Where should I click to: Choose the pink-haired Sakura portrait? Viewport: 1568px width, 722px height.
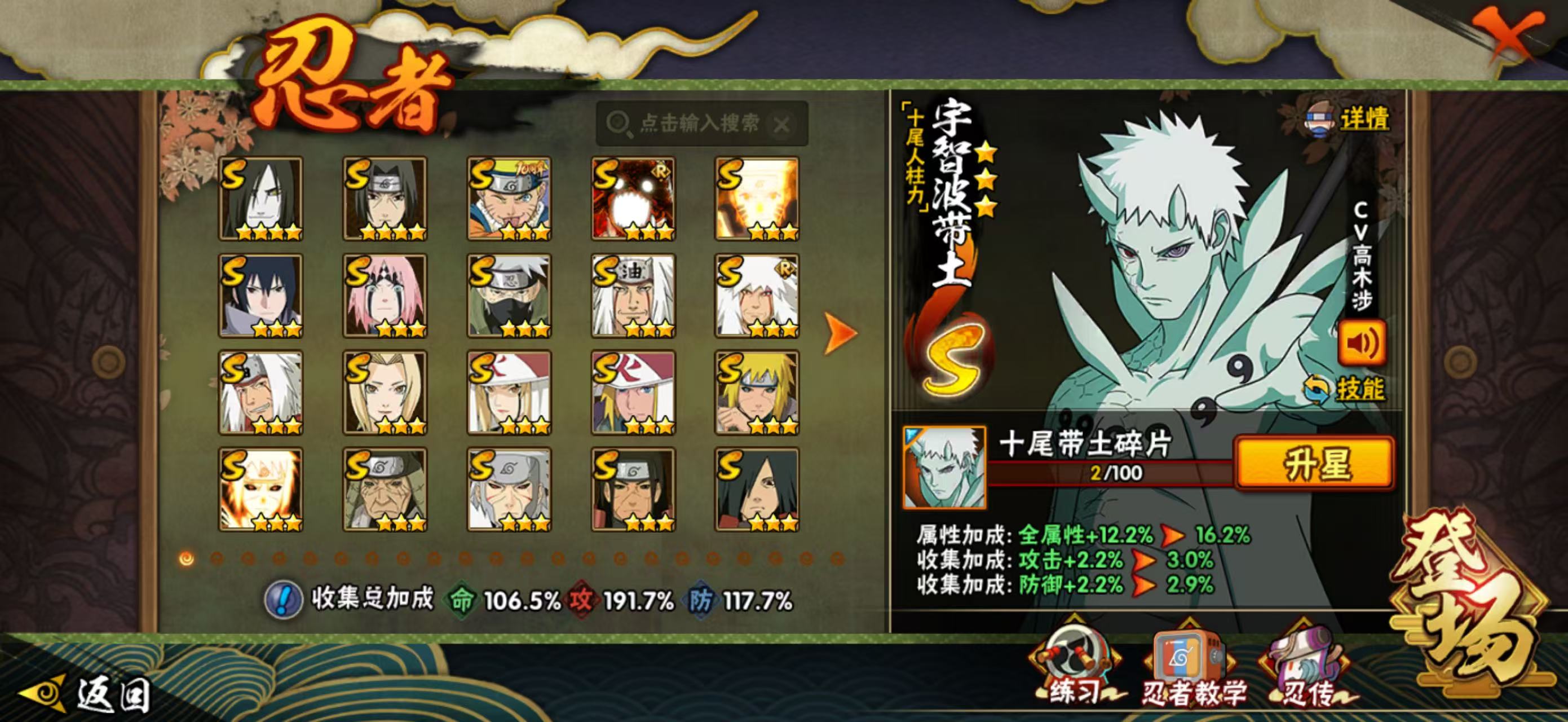384,296
